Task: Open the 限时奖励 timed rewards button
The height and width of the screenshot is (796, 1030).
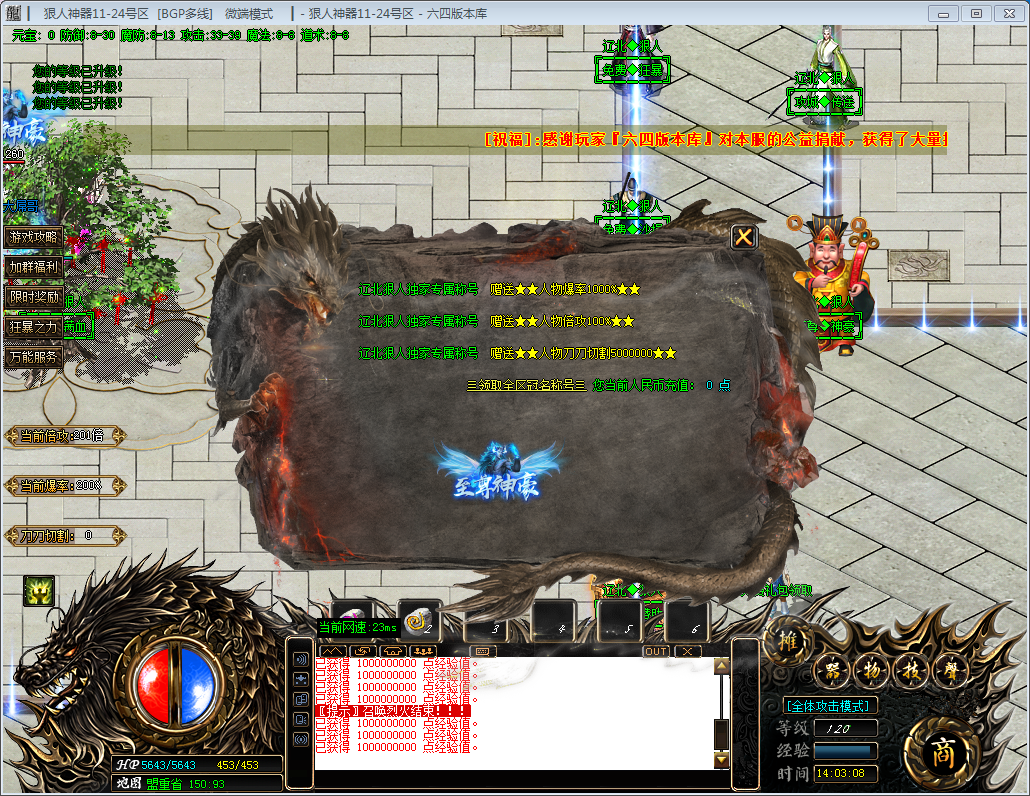Action: click(x=34, y=297)
